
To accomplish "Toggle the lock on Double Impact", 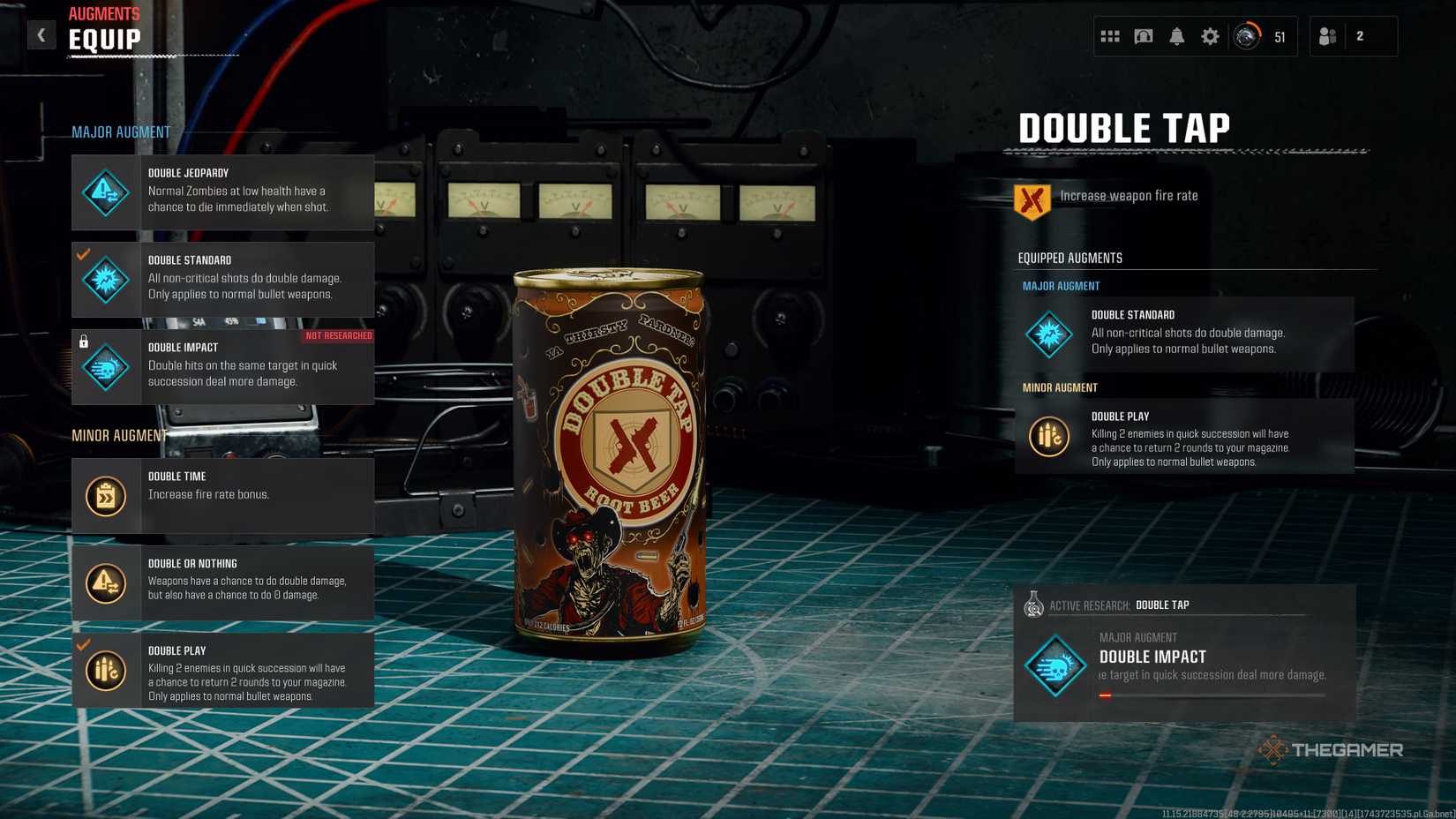I will click(83, 339).
